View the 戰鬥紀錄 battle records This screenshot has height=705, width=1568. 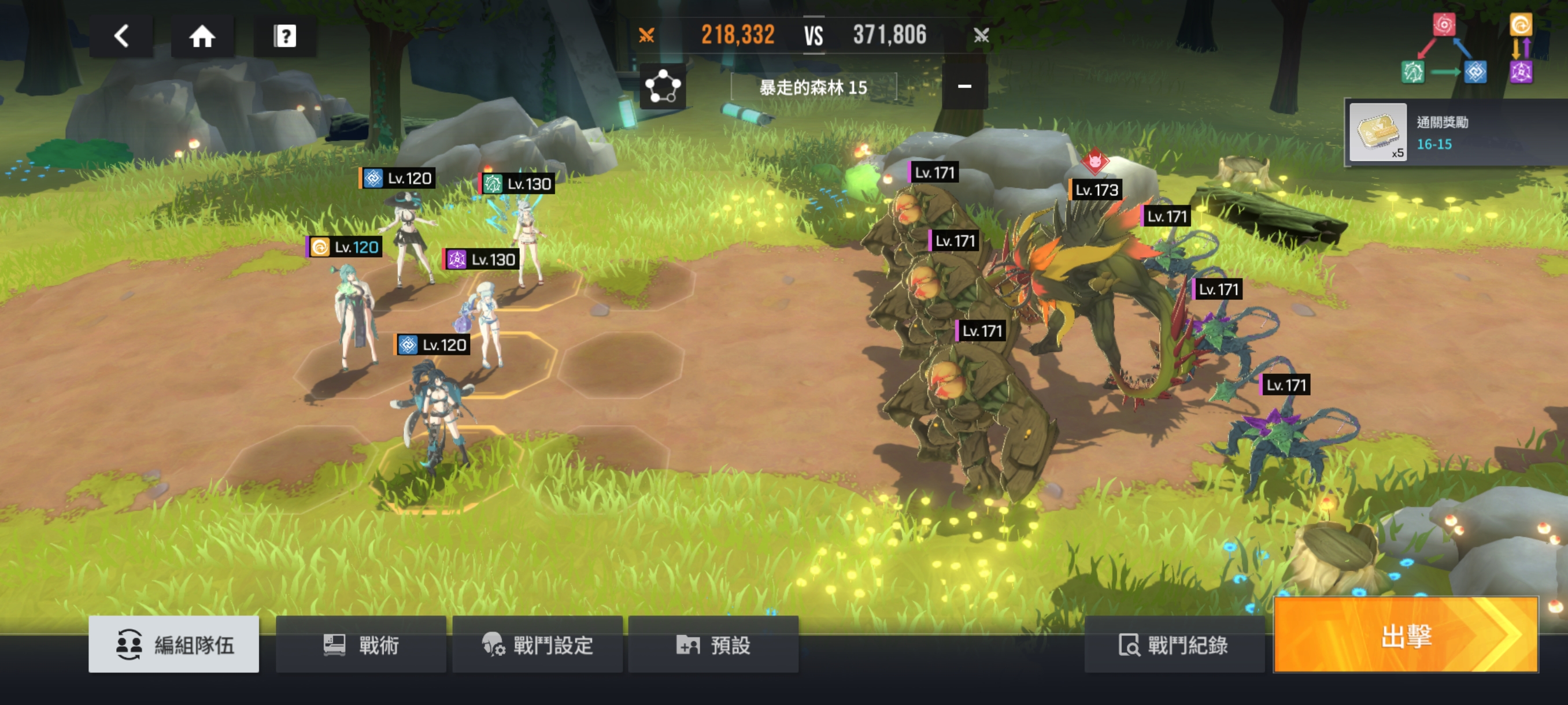point(1174,644)
